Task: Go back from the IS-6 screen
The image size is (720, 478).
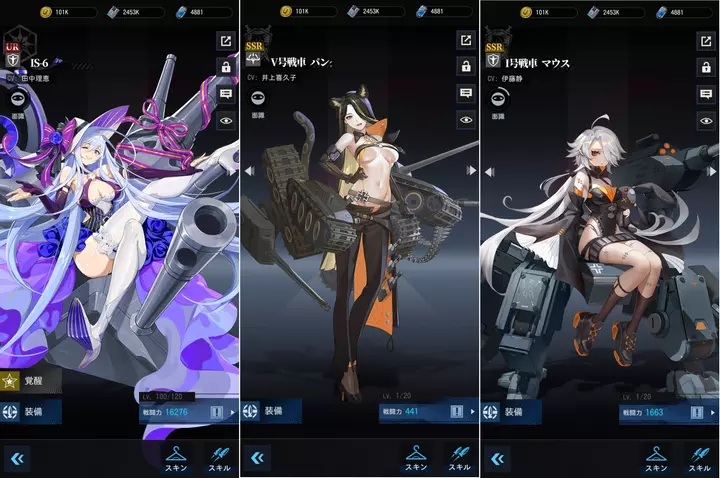Action: [17, 458]
